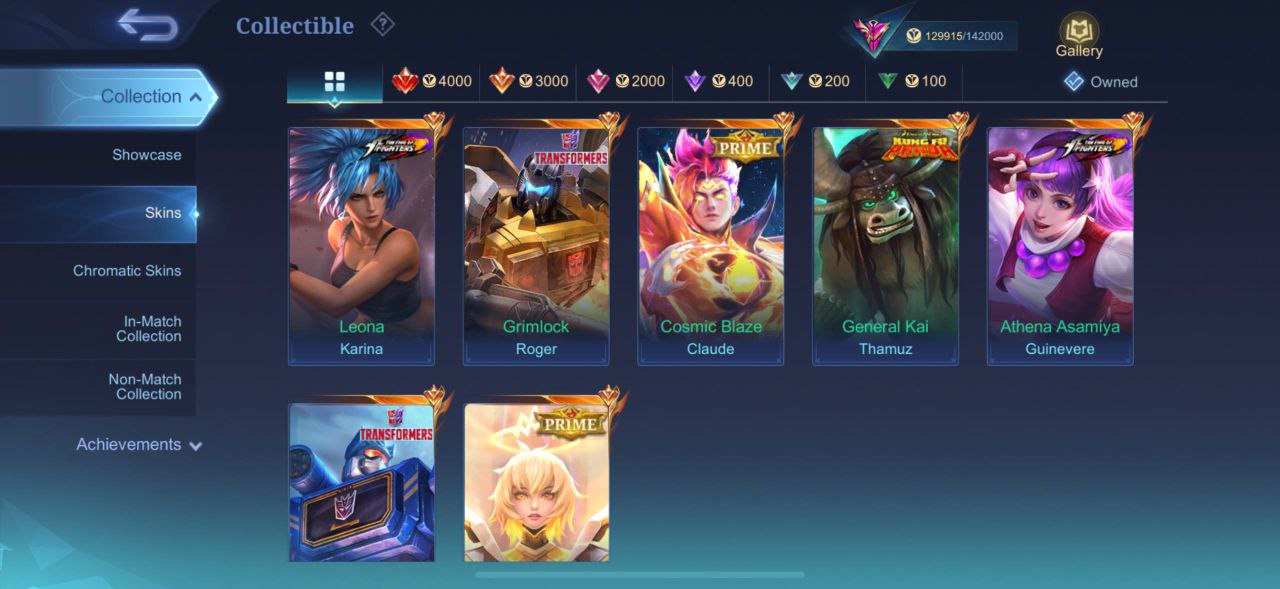
Task: Filter skins by the 400 point tier
Action: 720,82
